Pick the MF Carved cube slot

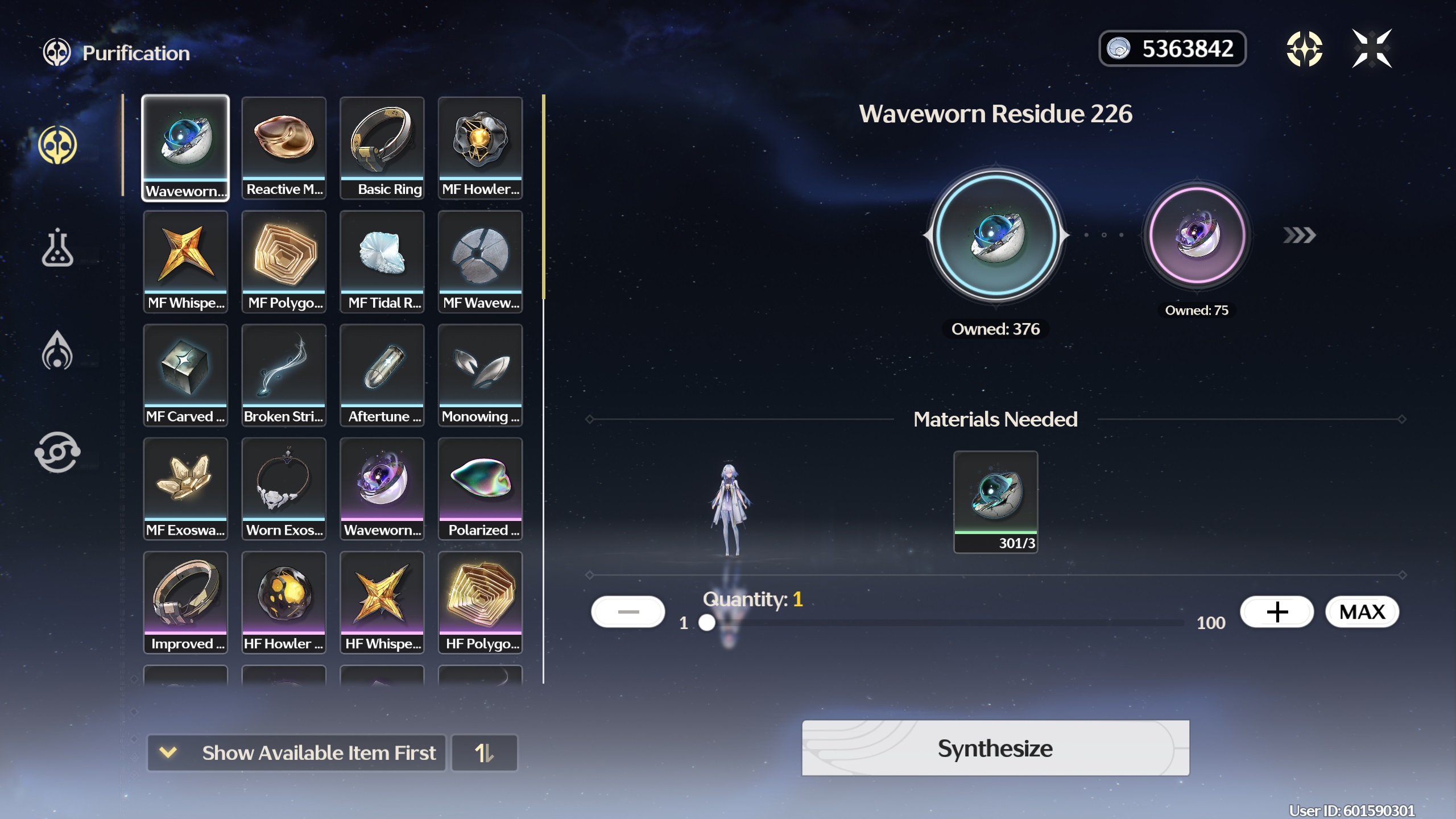point(185,375)
